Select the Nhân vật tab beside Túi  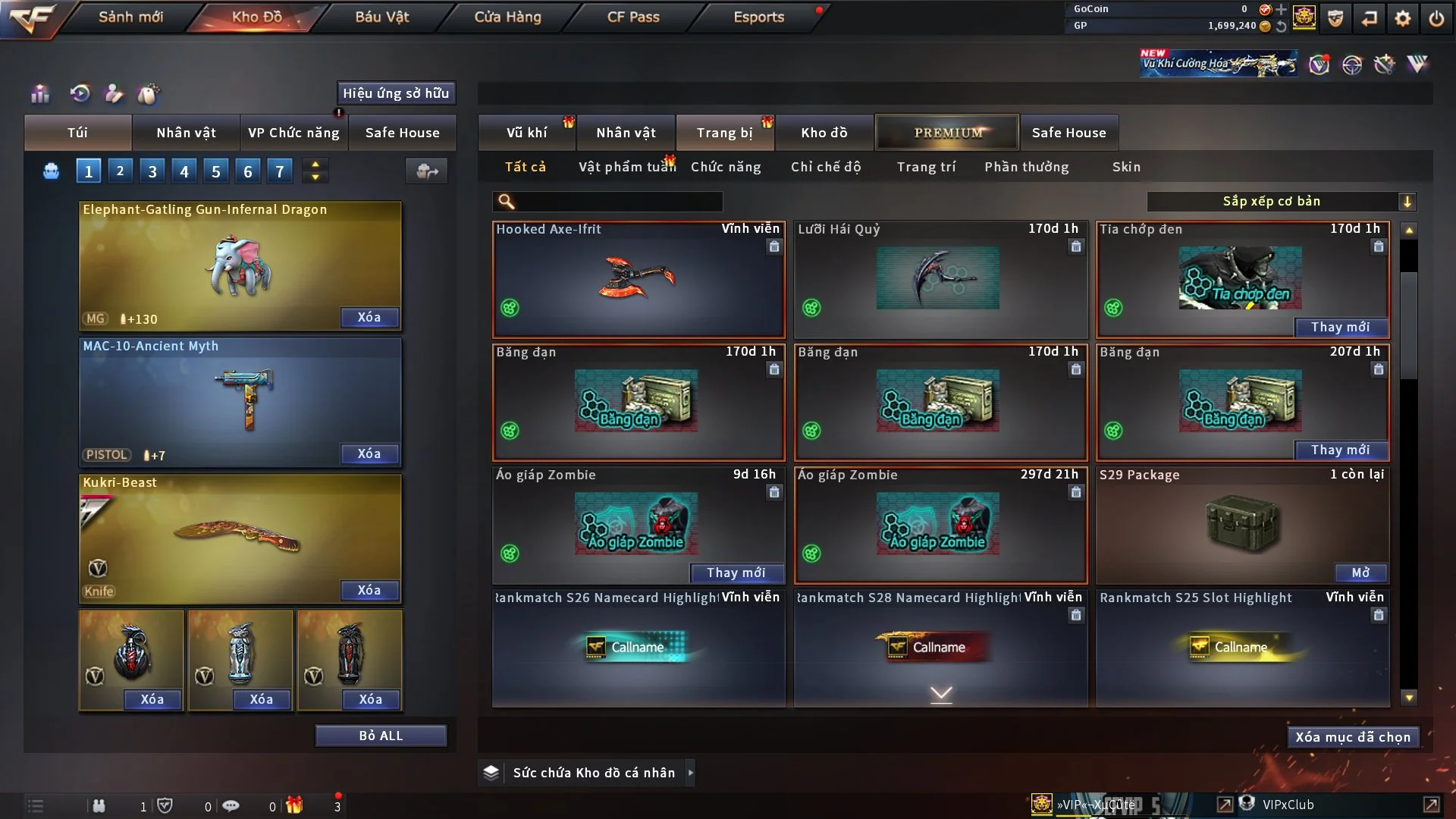tap(186, 133)
